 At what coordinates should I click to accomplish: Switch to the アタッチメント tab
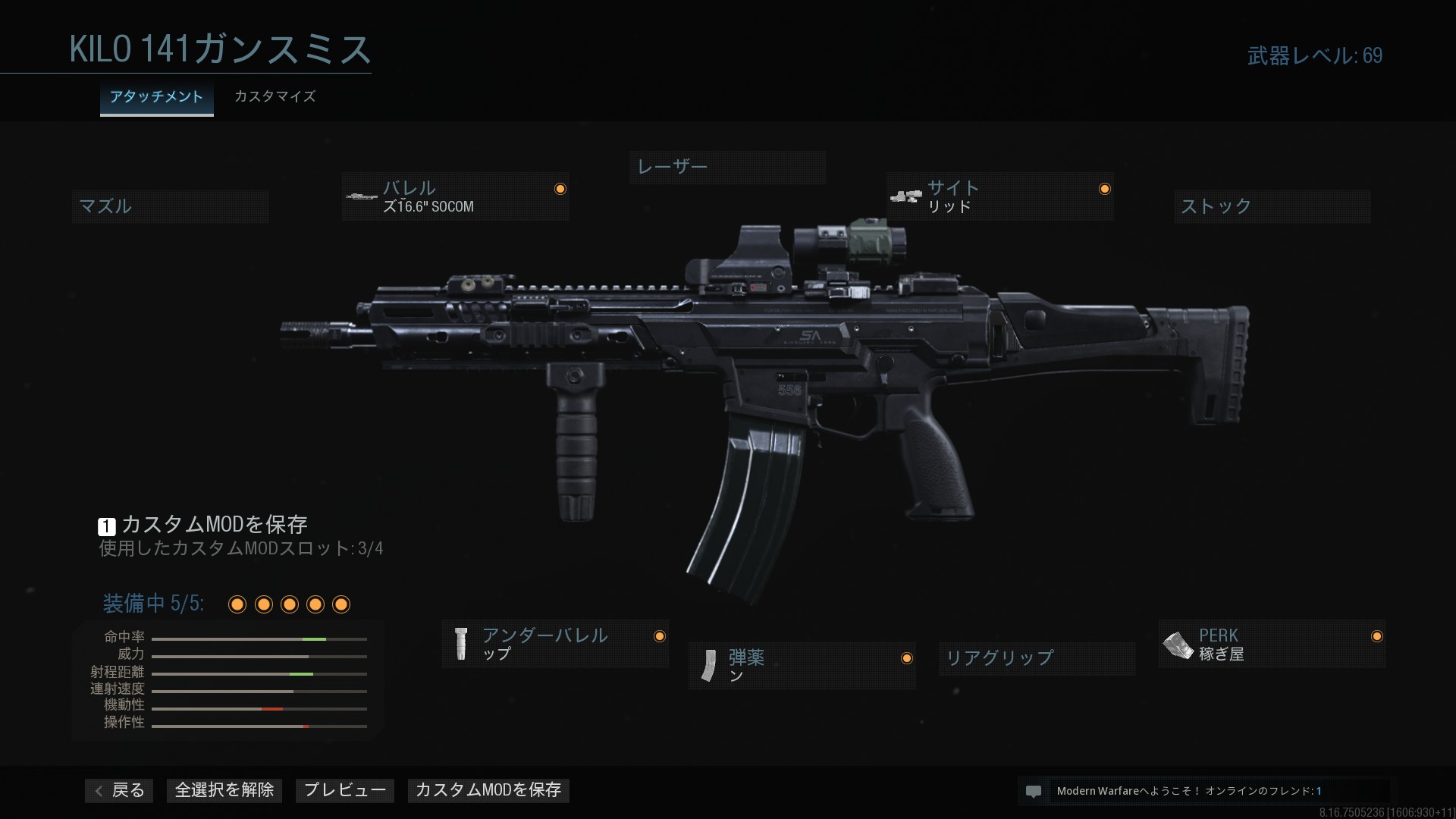[156, 97]
